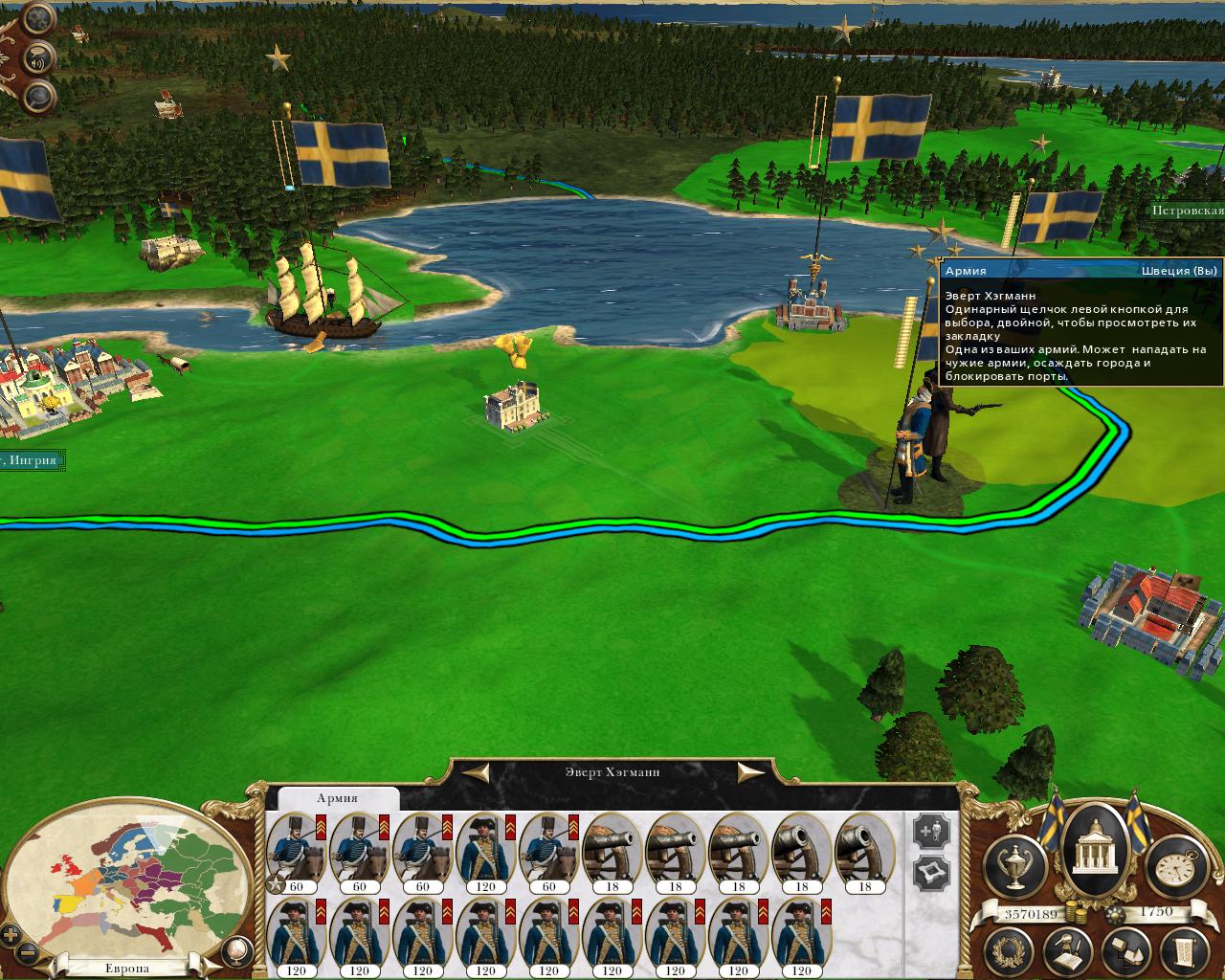Select the general's cavalry unit card with star
1225x980 pixels.
pos(296,853)
